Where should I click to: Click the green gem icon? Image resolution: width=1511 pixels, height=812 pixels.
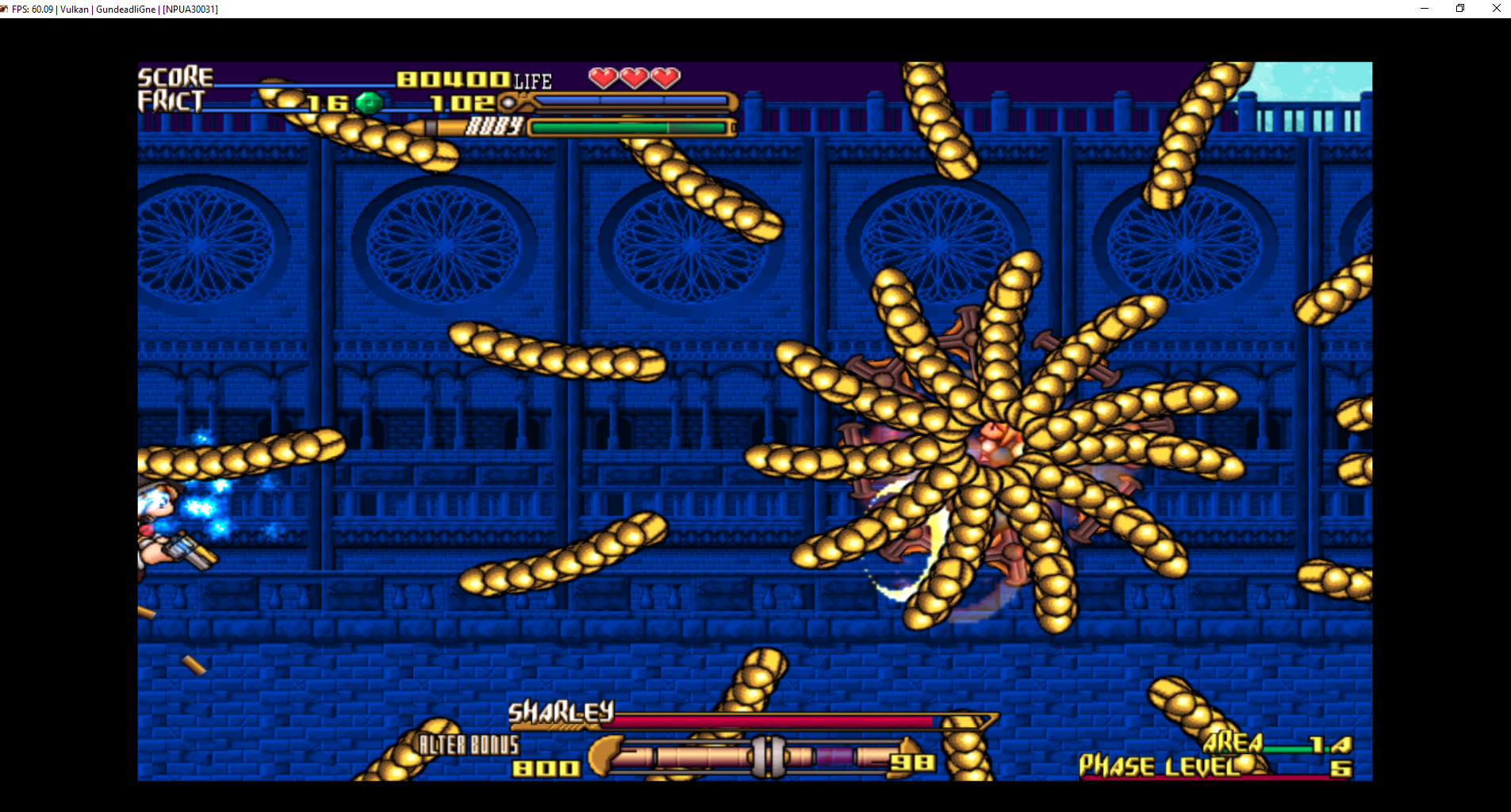pyautogui.click(x=369, y=102)
